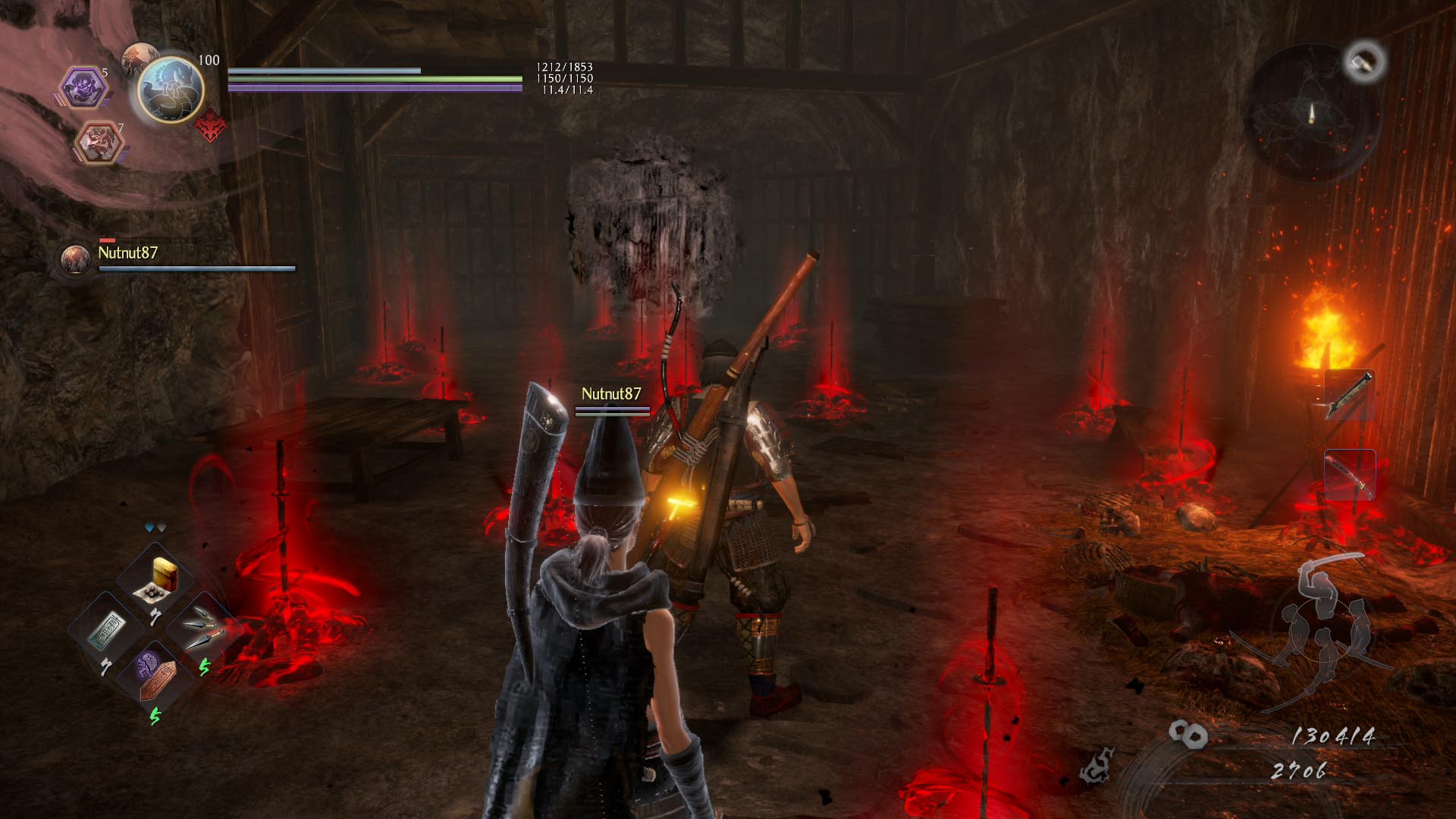Select the blue snake guardian spirit icon
The height and width of the screenshot is (819, 1456).
[x=171, y=89]
